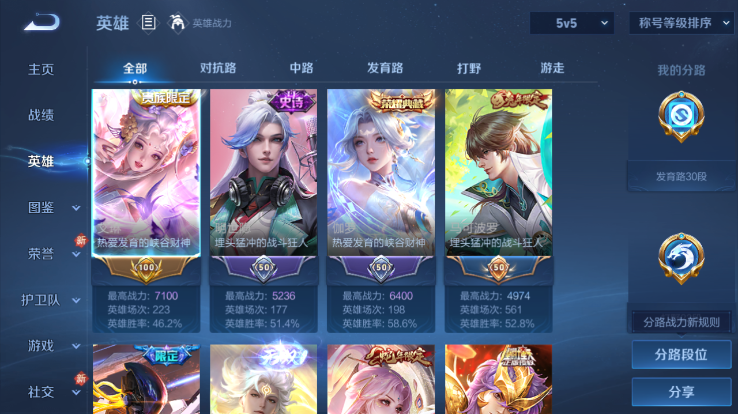Click the 分享 share button

681,391
